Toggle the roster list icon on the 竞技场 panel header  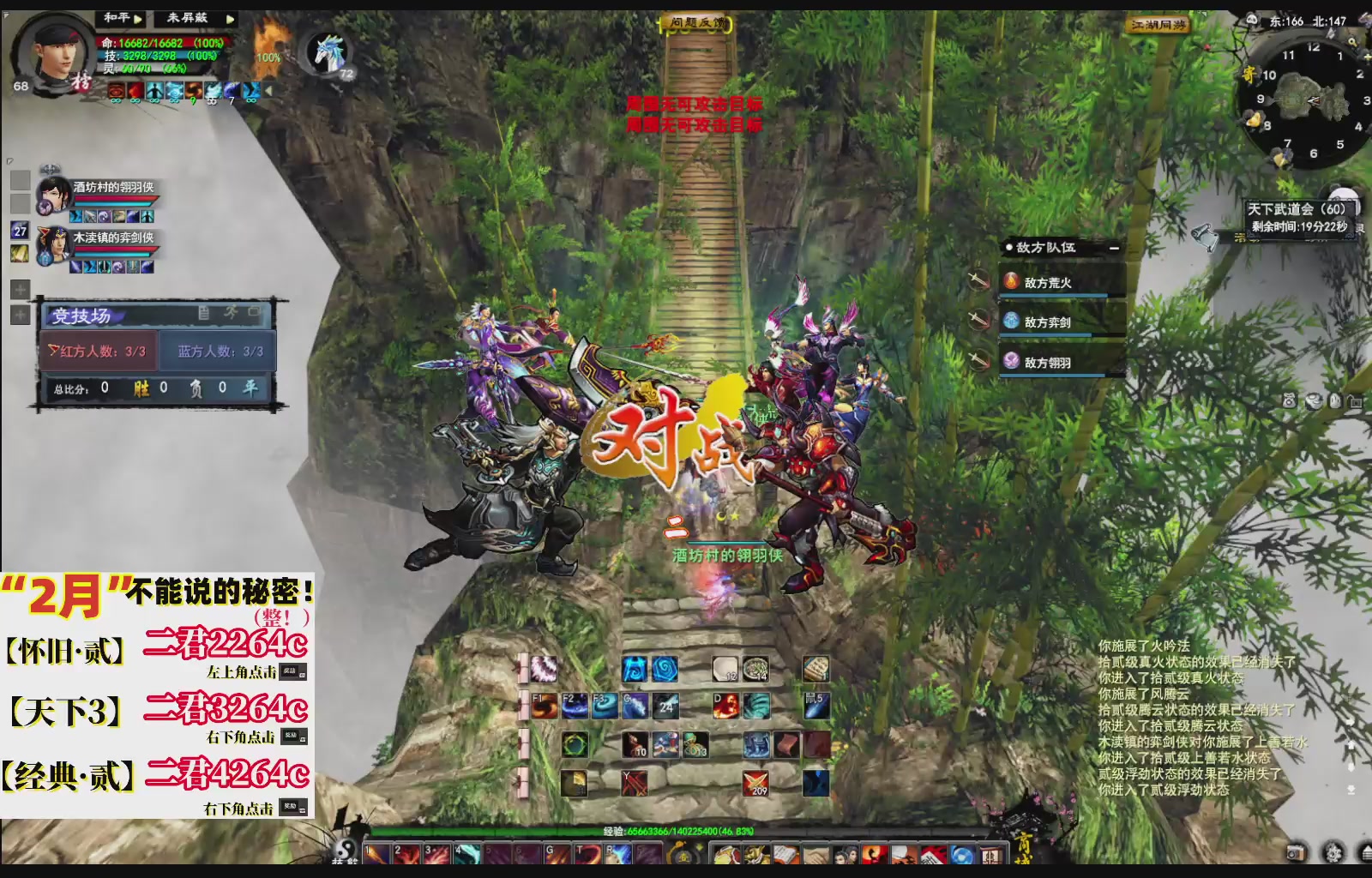pyautogui.click(x=203, y=313)
